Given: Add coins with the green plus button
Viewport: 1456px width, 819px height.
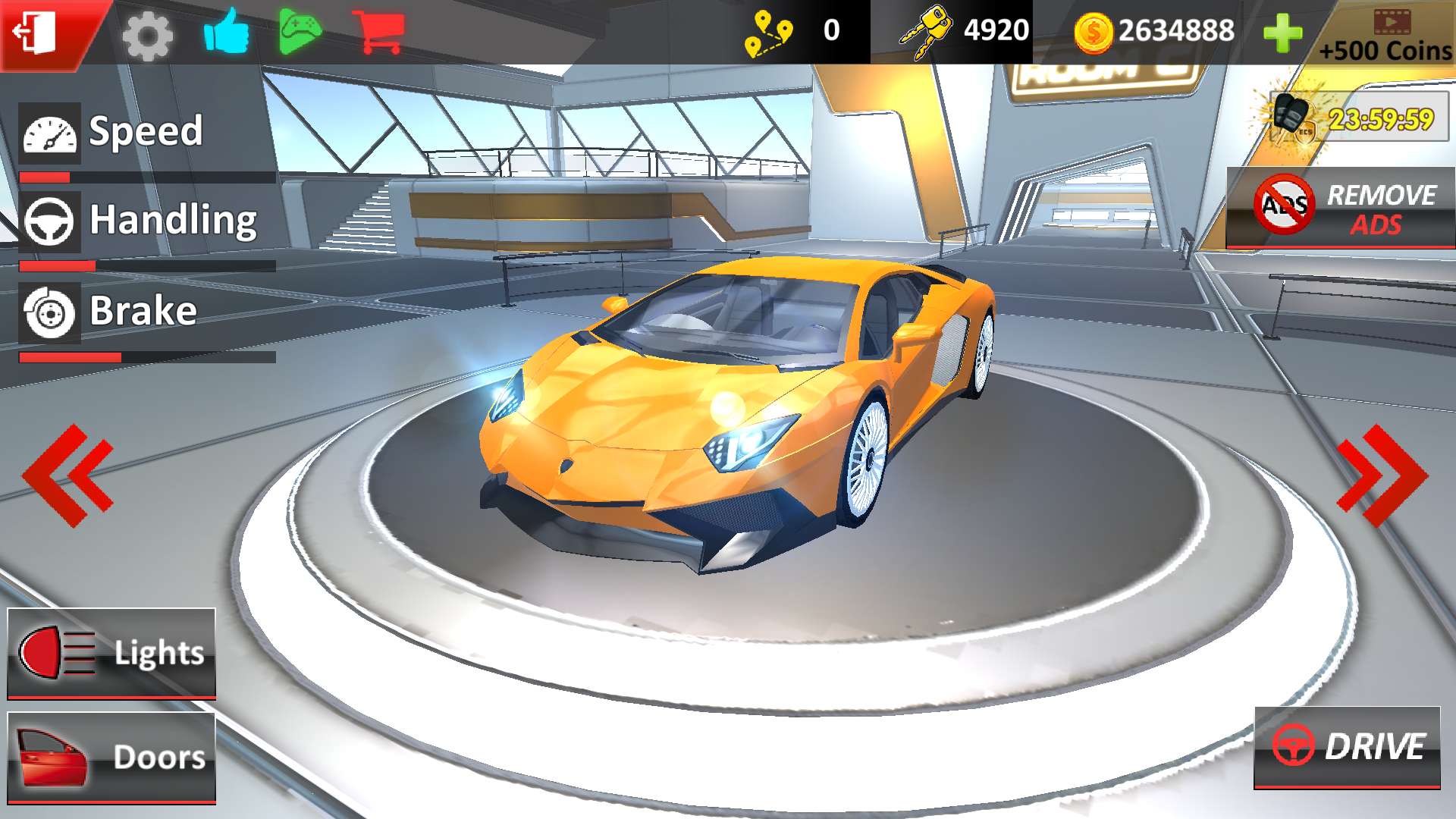Looking at the screenshot, I should tap(1282, 33).
